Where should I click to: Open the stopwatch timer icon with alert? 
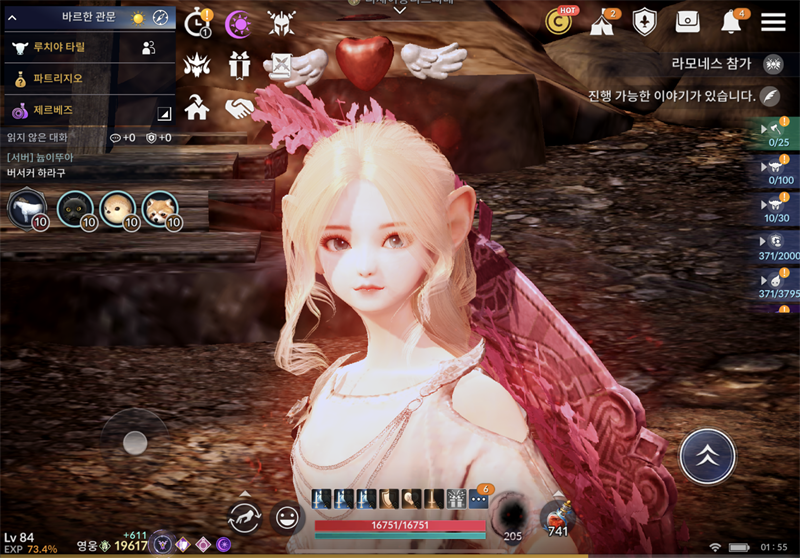coord(198,22)
